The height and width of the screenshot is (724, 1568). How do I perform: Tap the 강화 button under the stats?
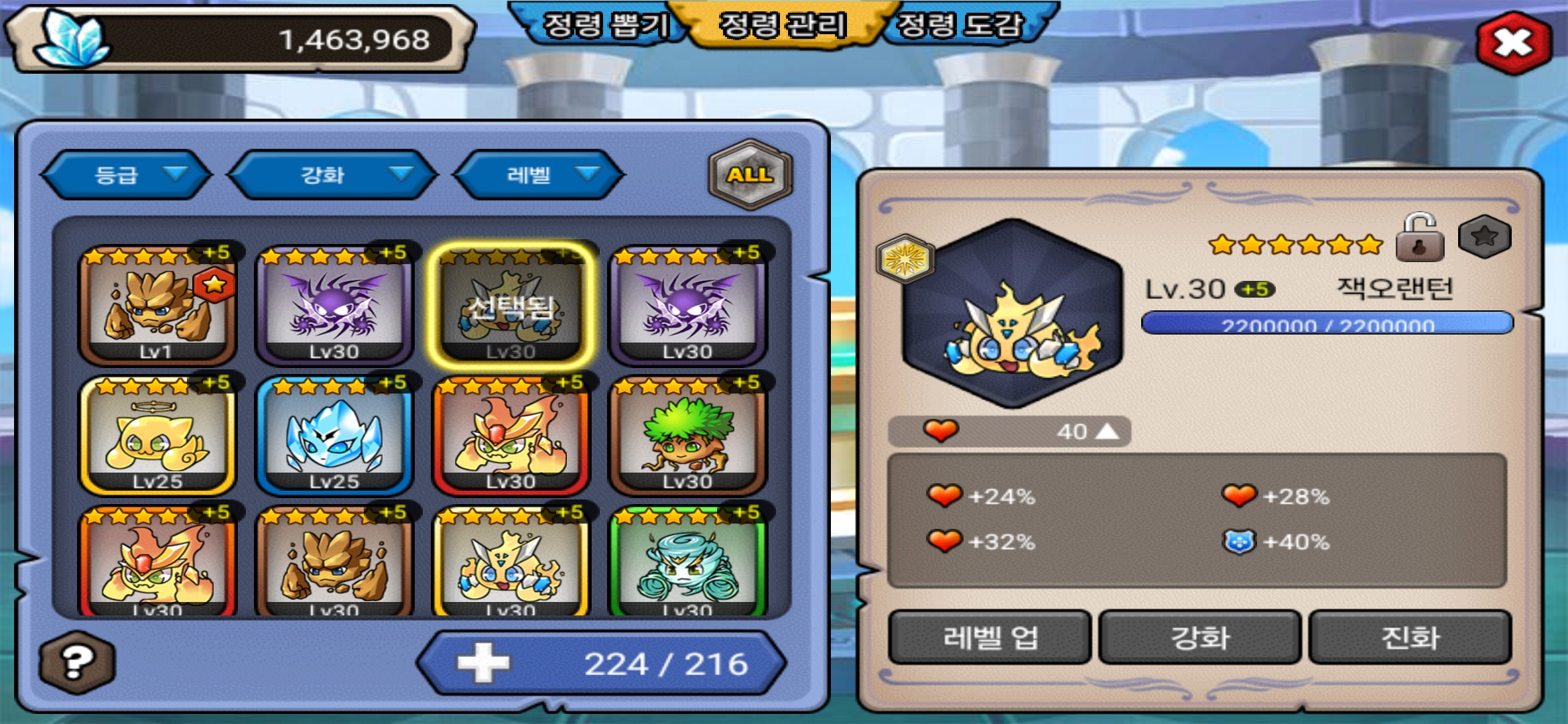(x=1199, y=637)
